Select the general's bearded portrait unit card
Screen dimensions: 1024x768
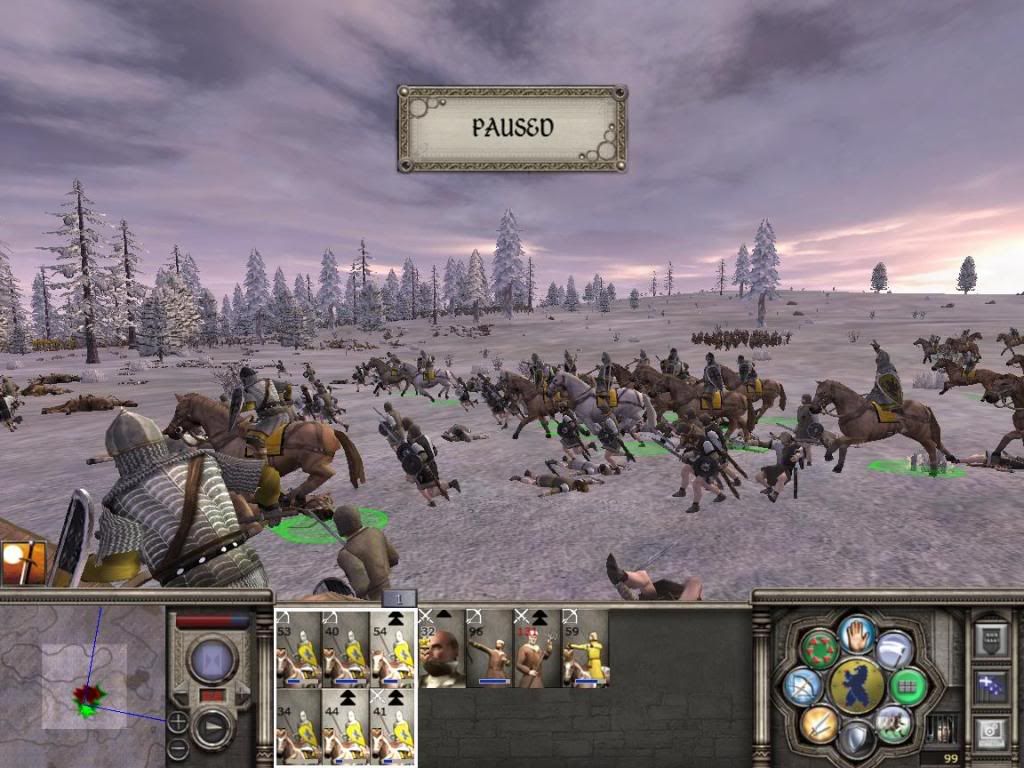[x=442, y=648]
